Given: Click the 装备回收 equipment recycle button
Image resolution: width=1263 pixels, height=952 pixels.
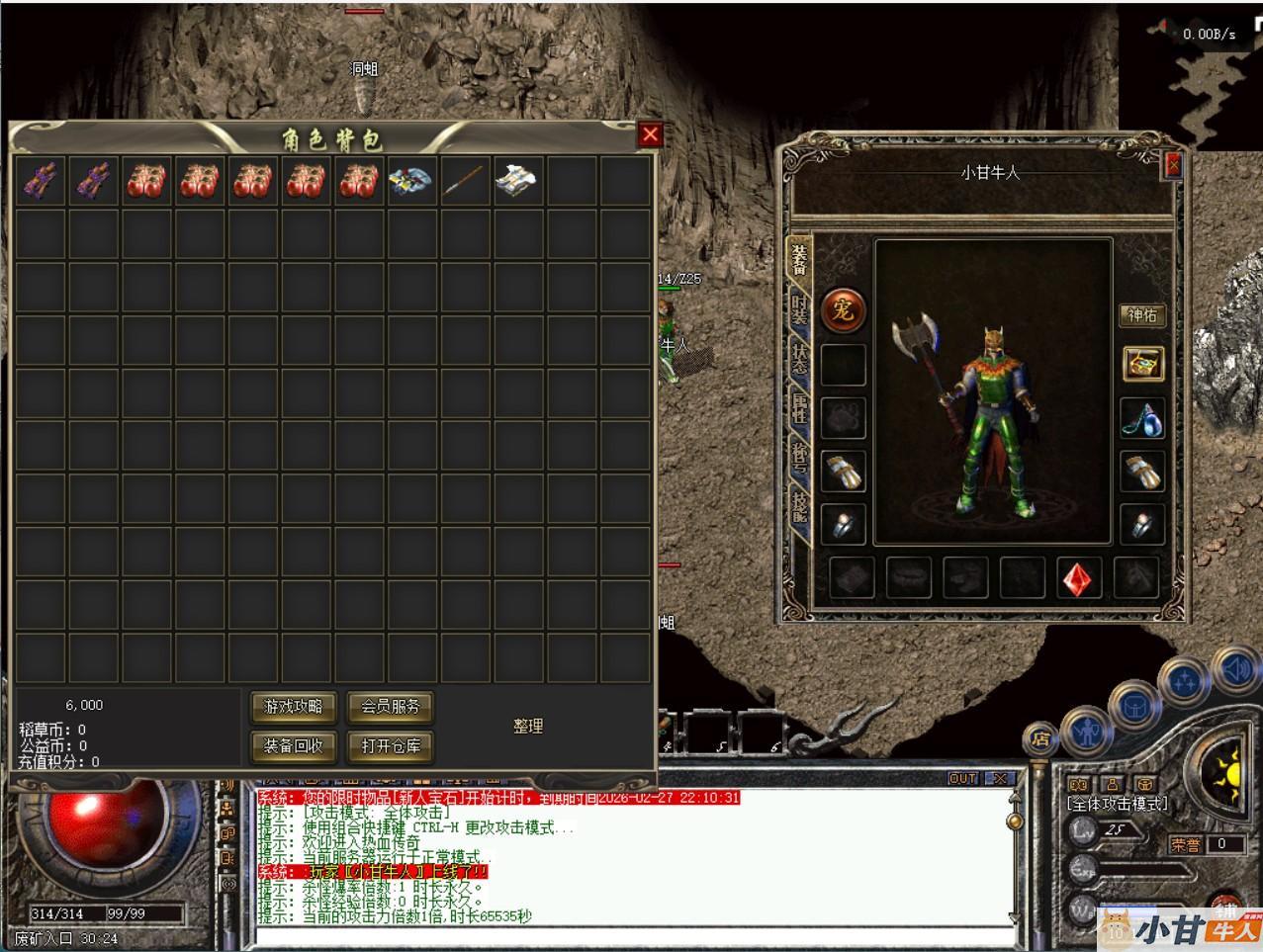Looking at the screenshot, I should 293,745.
